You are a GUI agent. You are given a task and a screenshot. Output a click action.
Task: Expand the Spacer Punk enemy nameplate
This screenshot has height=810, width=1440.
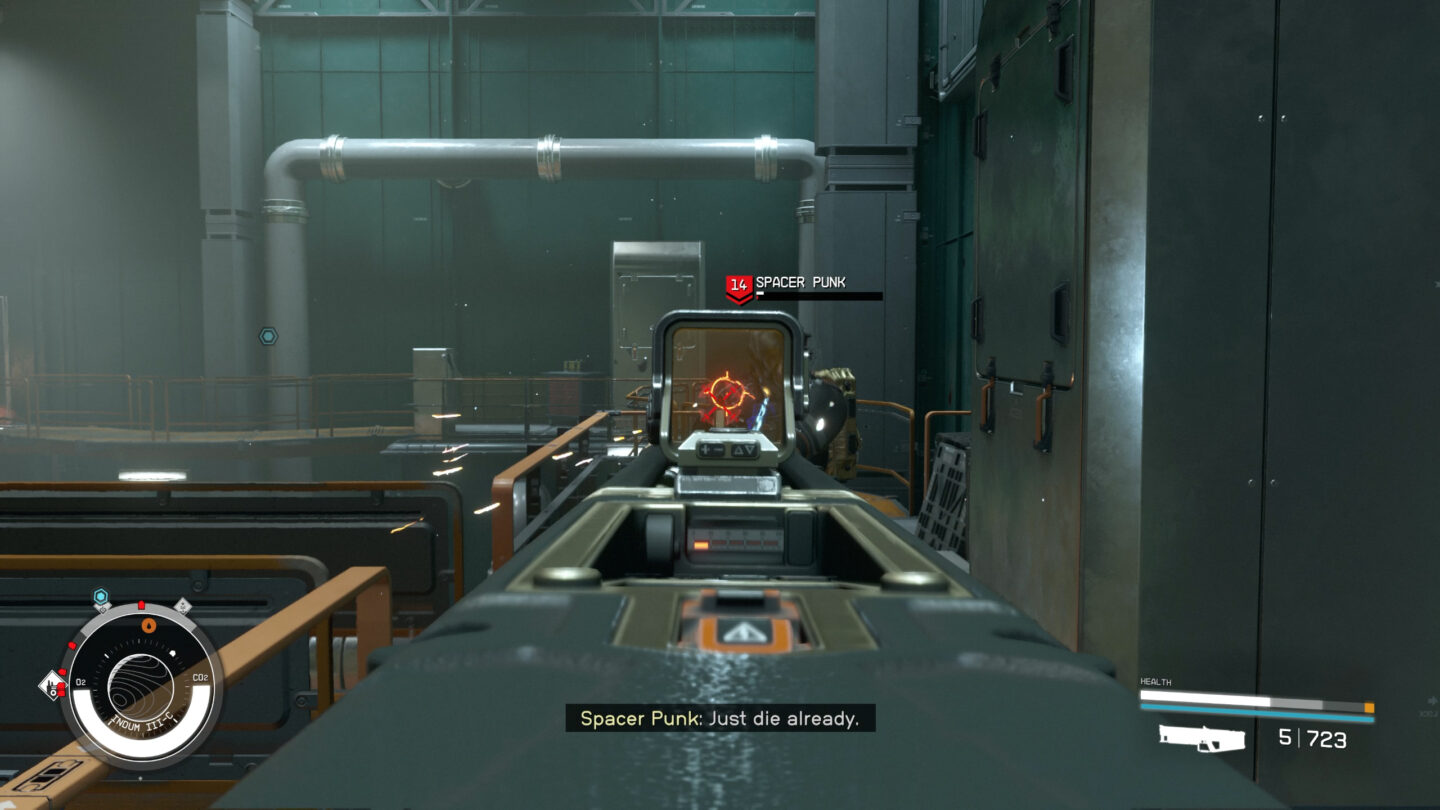click(x=800, y=283)
